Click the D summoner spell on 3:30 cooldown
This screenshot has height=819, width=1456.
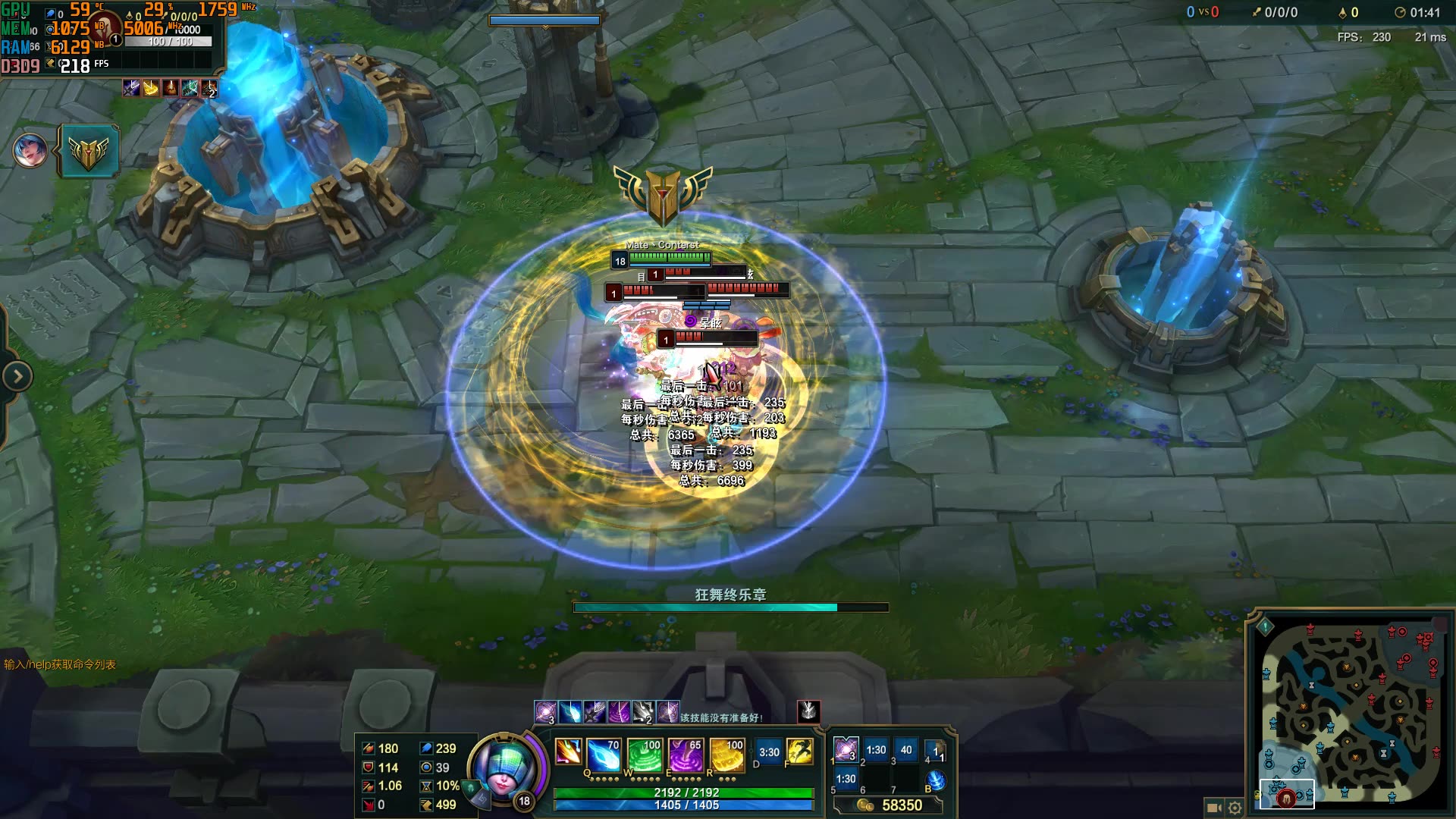click(x=768, y=752)
